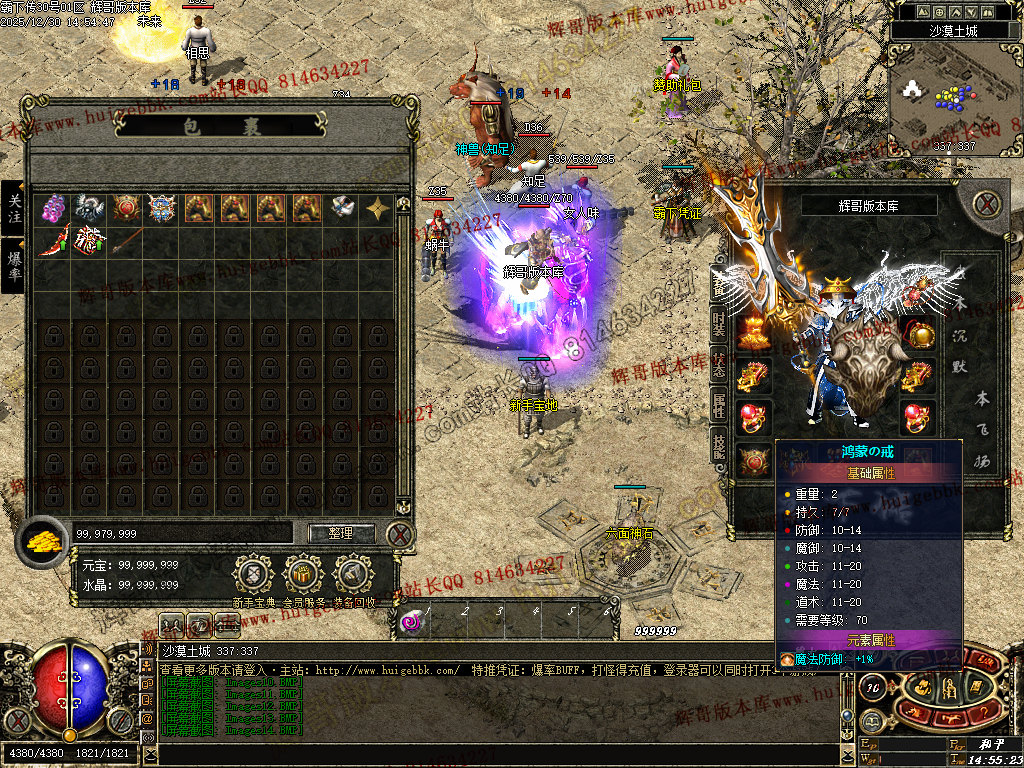Image resolution: width=1024 pixels, height=768 pixels.
Task: Open the 会员服务 member services
Action: [302, 576]
